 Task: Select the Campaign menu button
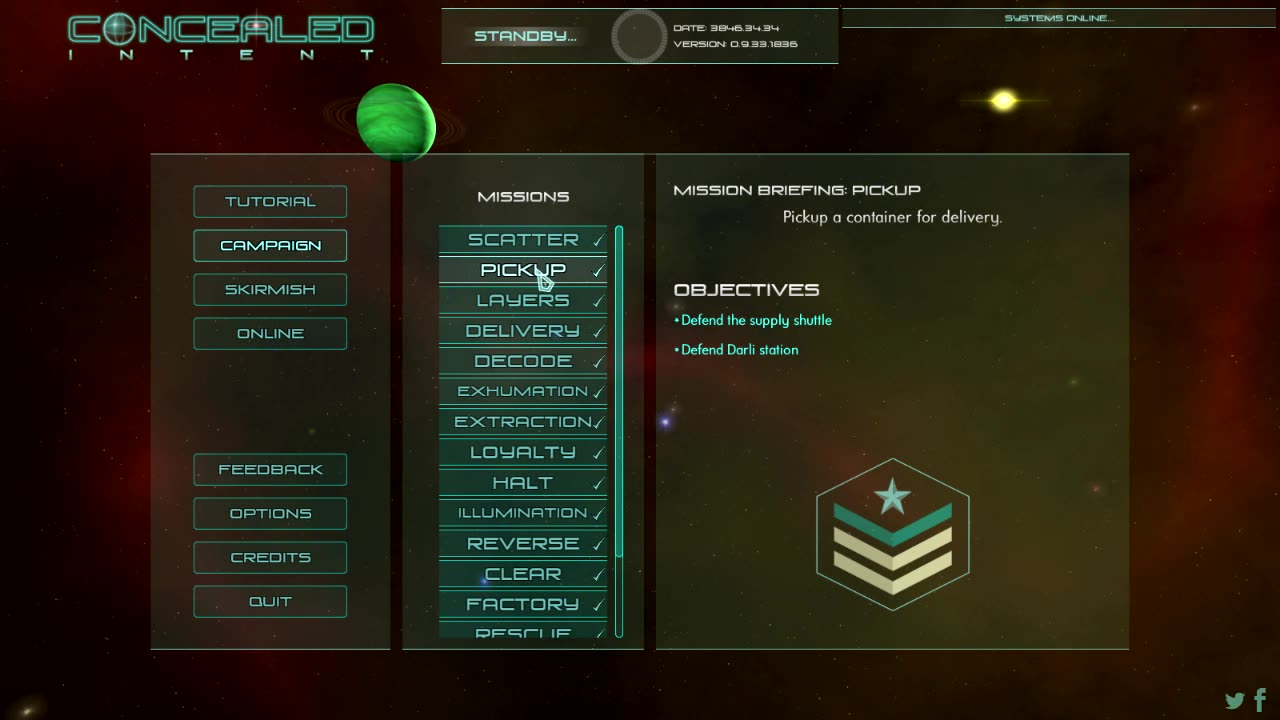(270, 246)
